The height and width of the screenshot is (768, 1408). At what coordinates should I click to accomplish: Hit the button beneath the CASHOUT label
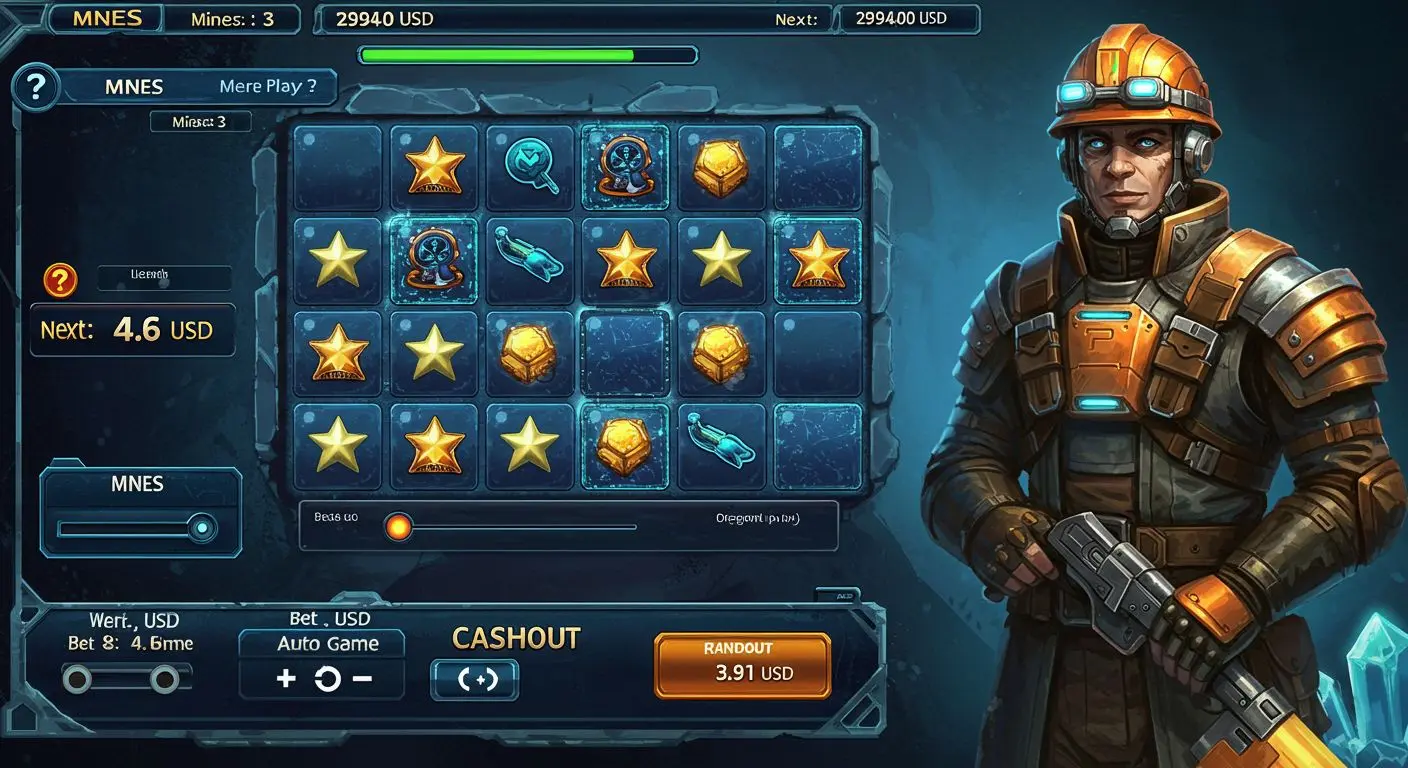tap(474, 680)
